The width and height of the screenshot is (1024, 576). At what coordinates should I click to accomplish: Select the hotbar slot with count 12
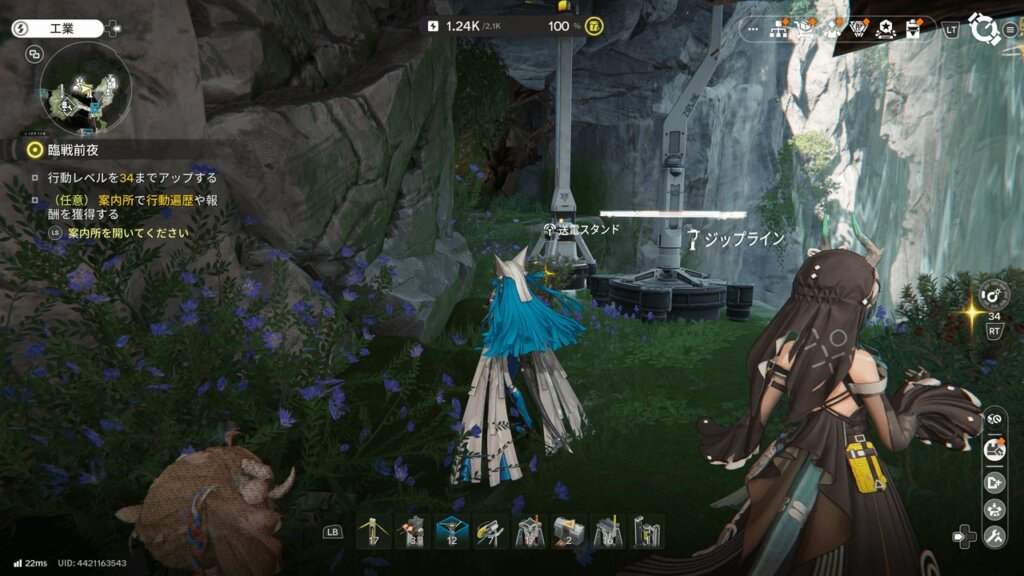452,532
